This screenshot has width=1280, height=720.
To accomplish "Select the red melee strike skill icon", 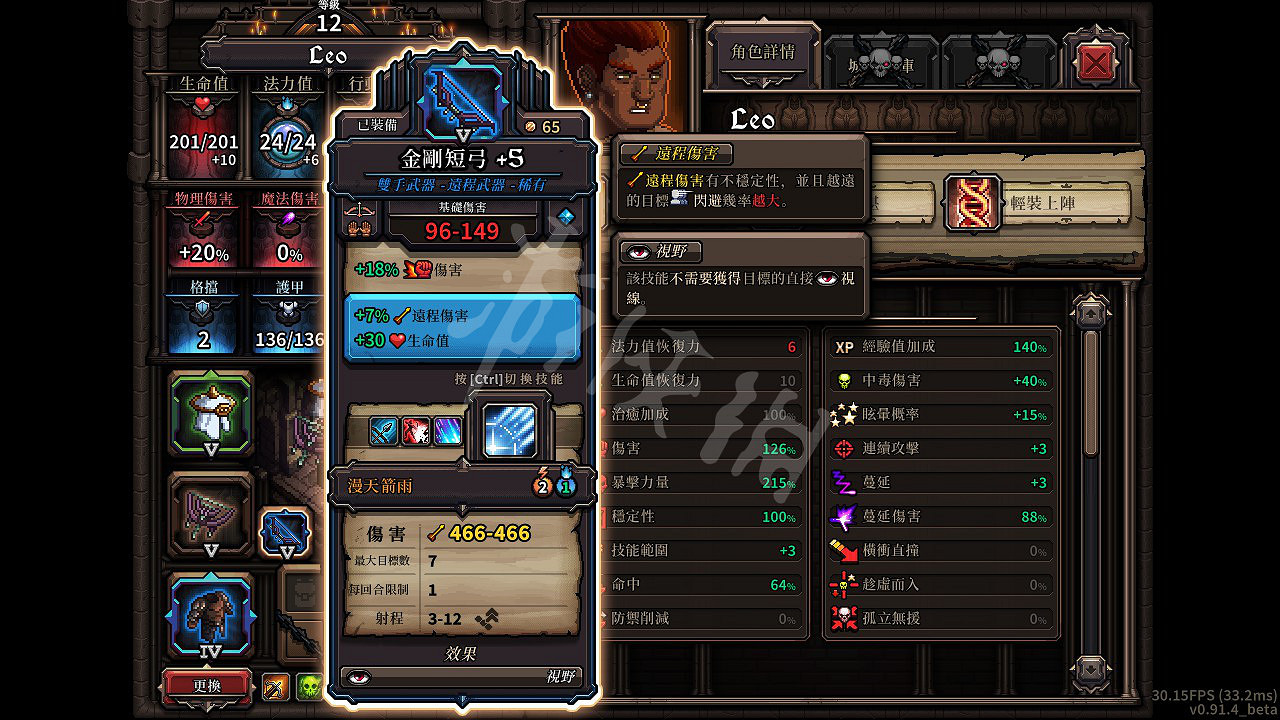I will pos(416,430).
